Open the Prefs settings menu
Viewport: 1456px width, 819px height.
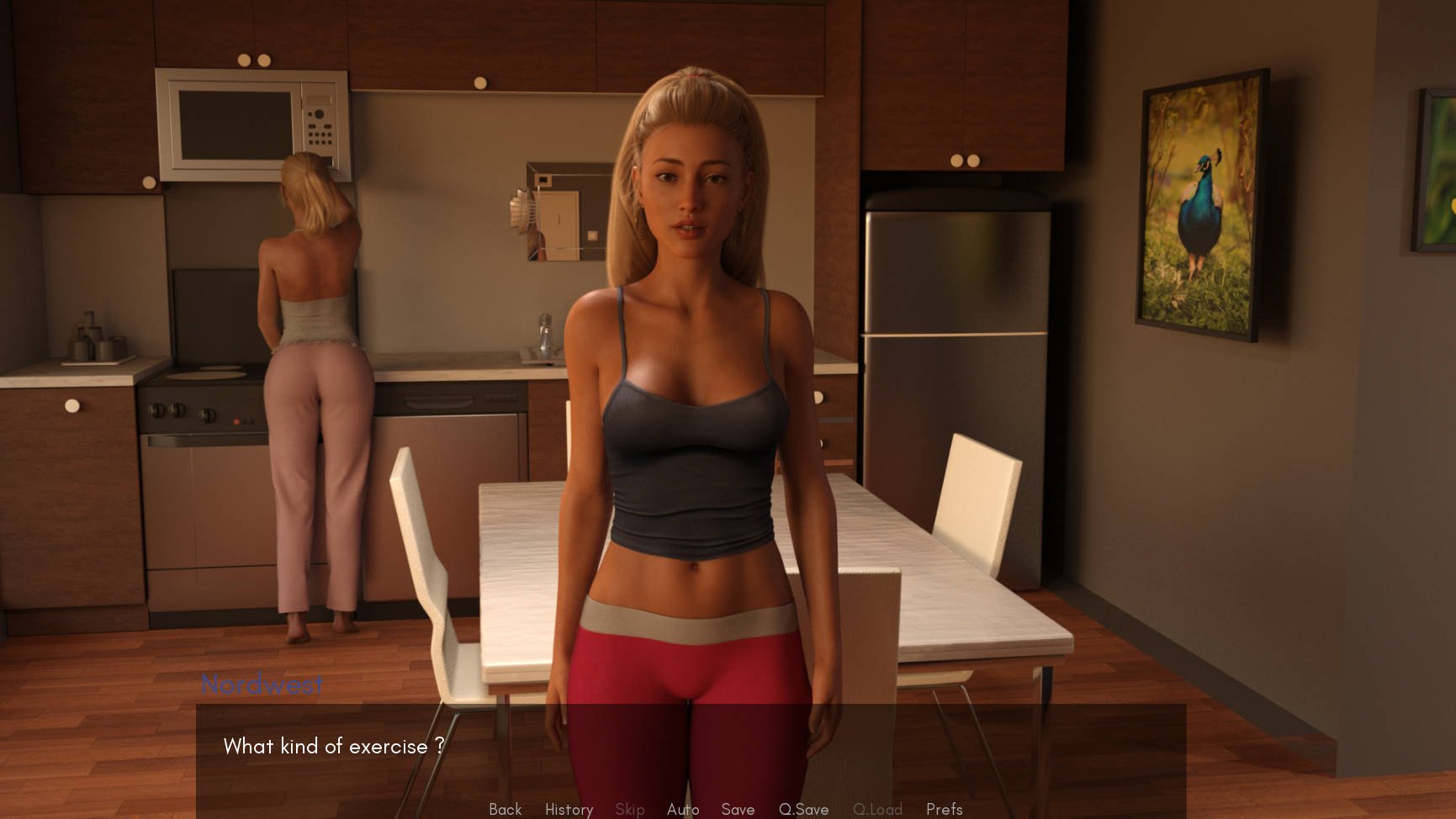[x=944, y=809]
